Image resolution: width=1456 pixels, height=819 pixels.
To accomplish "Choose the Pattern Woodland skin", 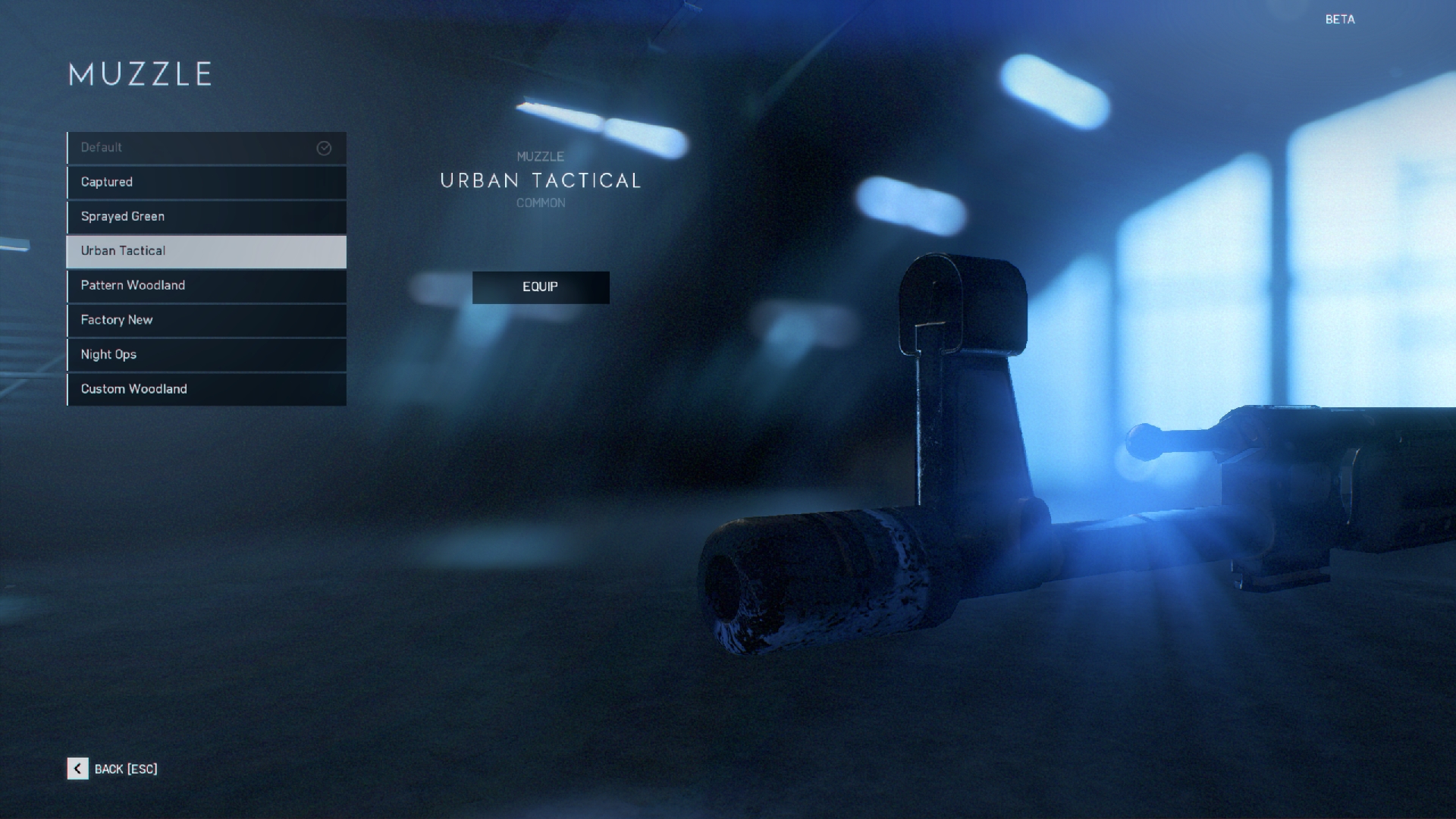I will 206,286.
